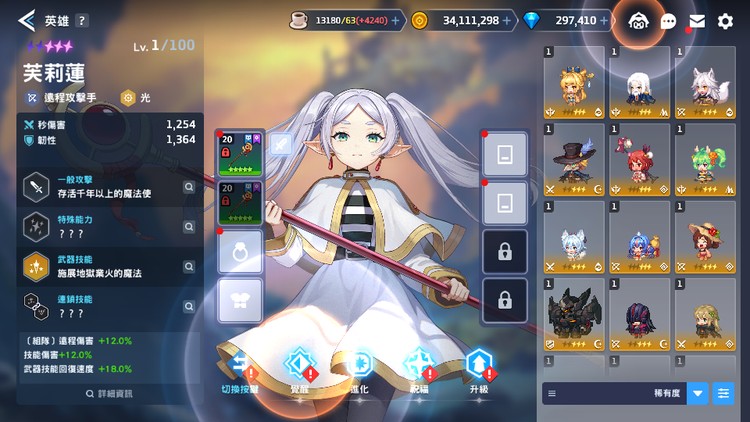The image size is (750, 422).
Task: Open the chat bubble icon
Action: (668, 21)
